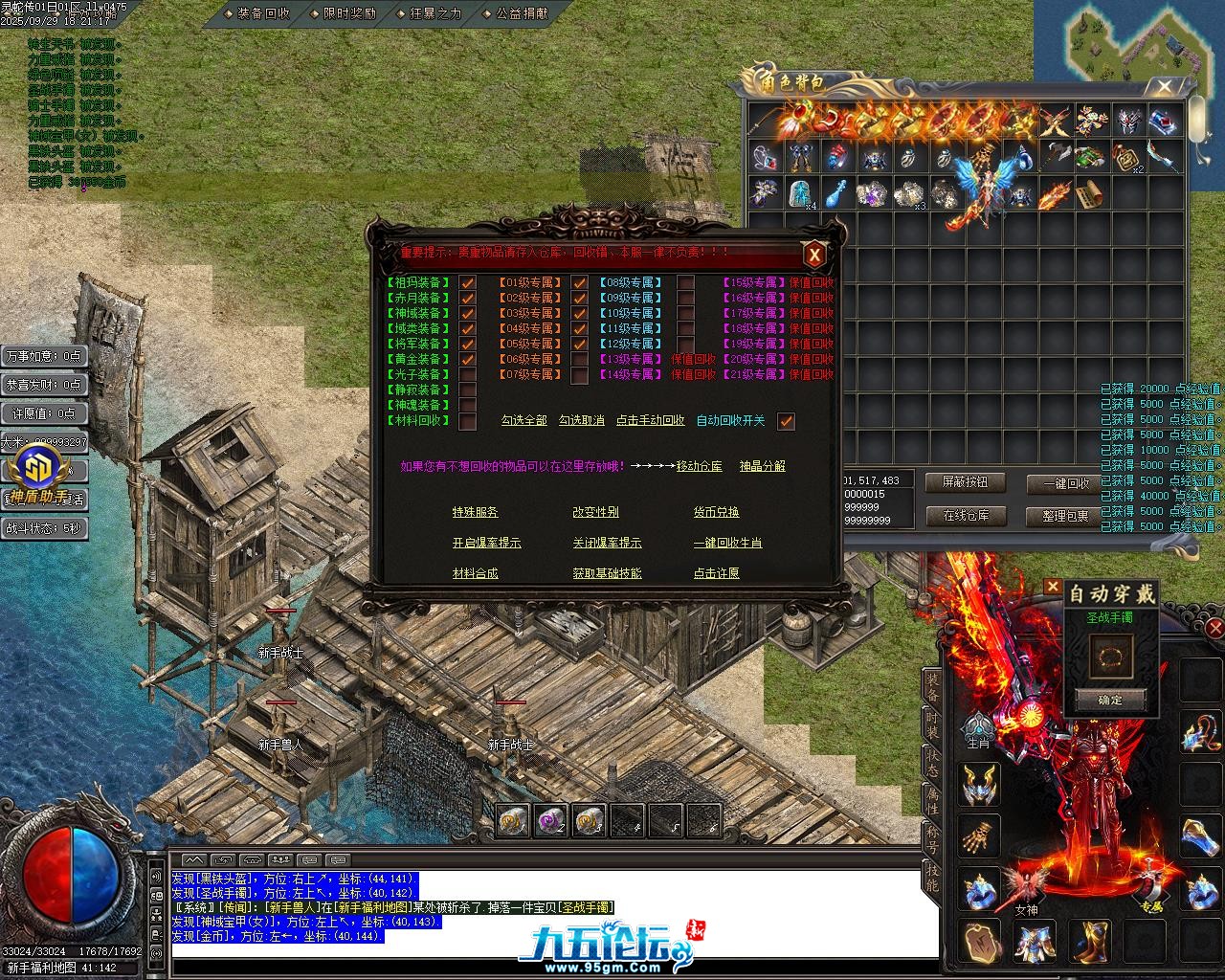Open the 公益捐献 top menu
The height and width of the screenshot is (980, 1225).
click(522, 13)
